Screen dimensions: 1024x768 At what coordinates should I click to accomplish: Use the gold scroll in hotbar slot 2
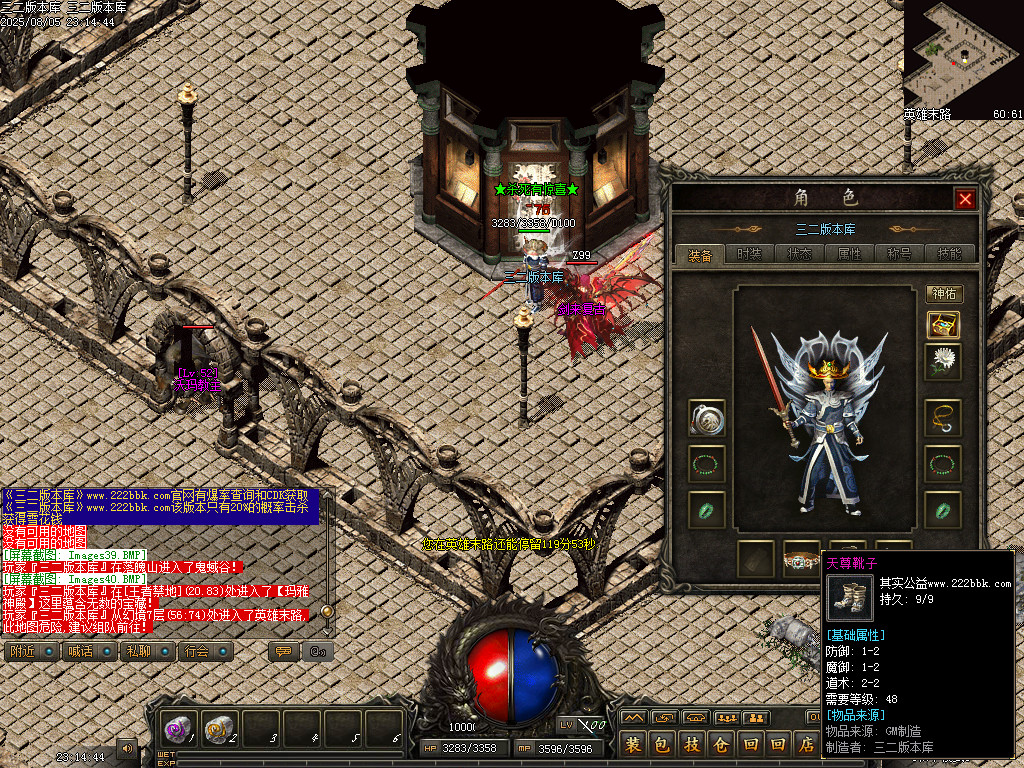point(221,730)
